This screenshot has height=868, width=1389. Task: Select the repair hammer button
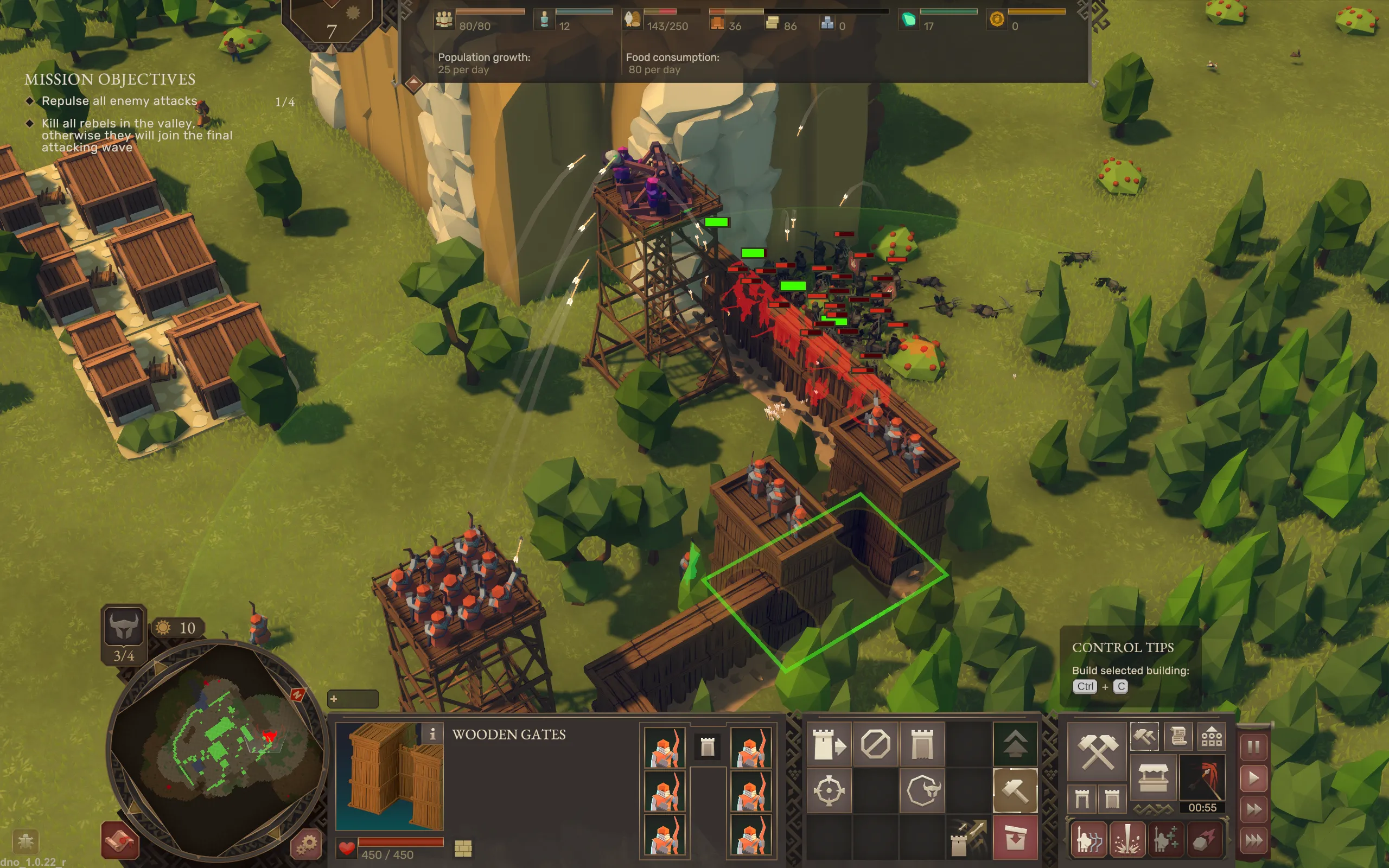(x=1014, y=791)
